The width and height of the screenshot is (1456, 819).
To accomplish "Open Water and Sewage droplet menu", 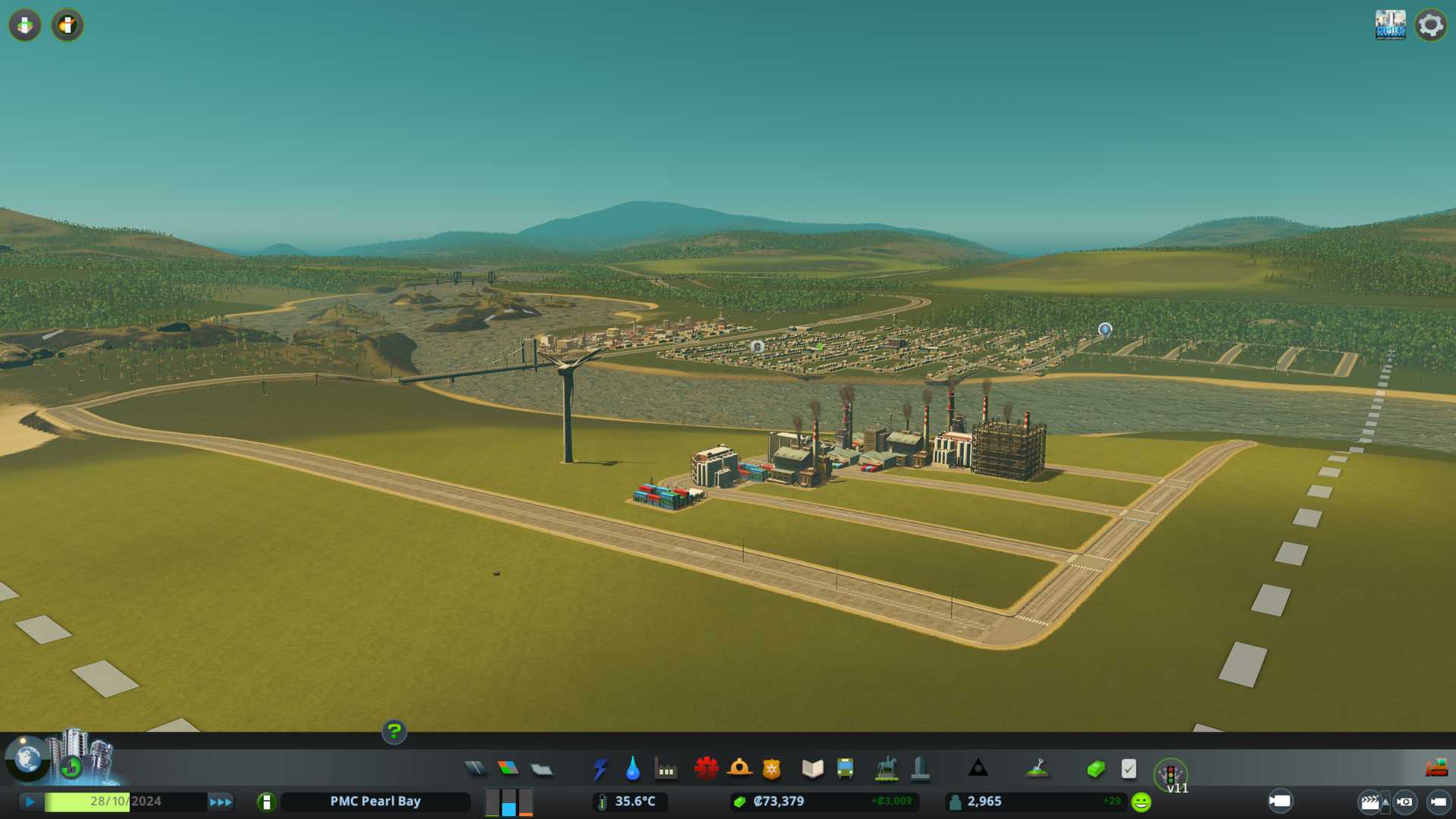I will point(632,769).
